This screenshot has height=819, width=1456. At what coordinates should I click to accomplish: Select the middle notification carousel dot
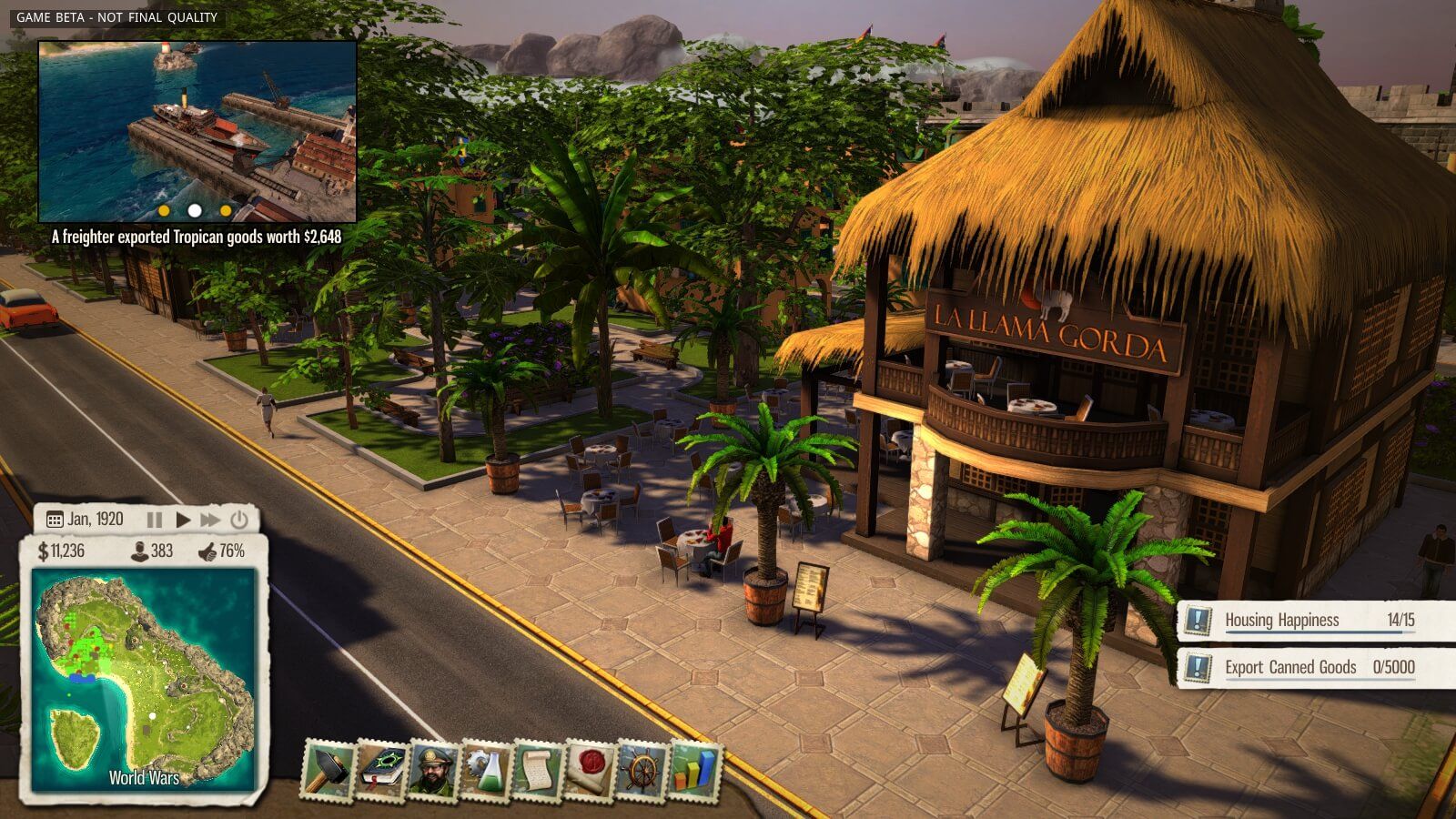pyautogui.click(x=194, y=209)
